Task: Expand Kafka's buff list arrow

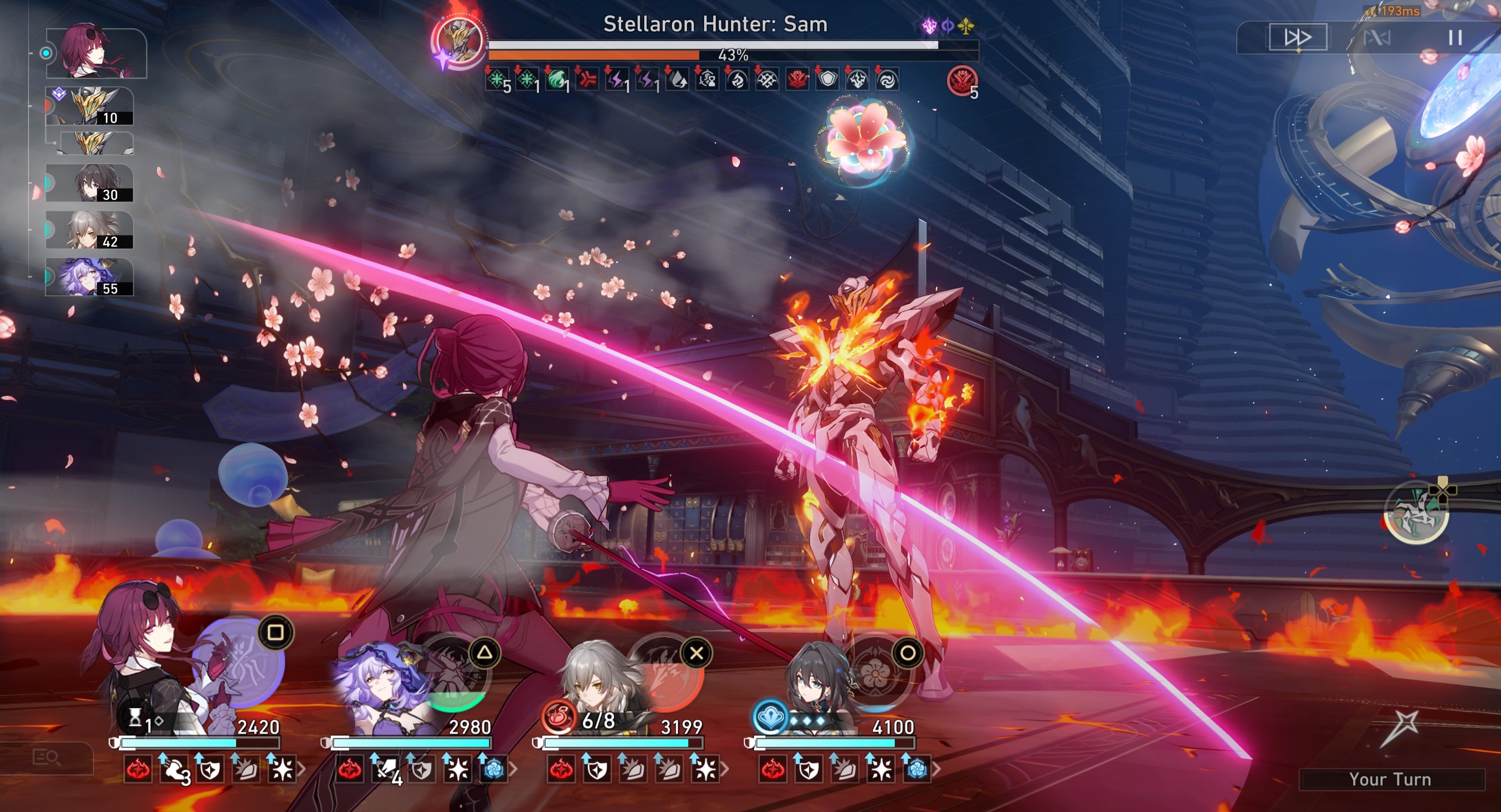Action: click(301, 769)
